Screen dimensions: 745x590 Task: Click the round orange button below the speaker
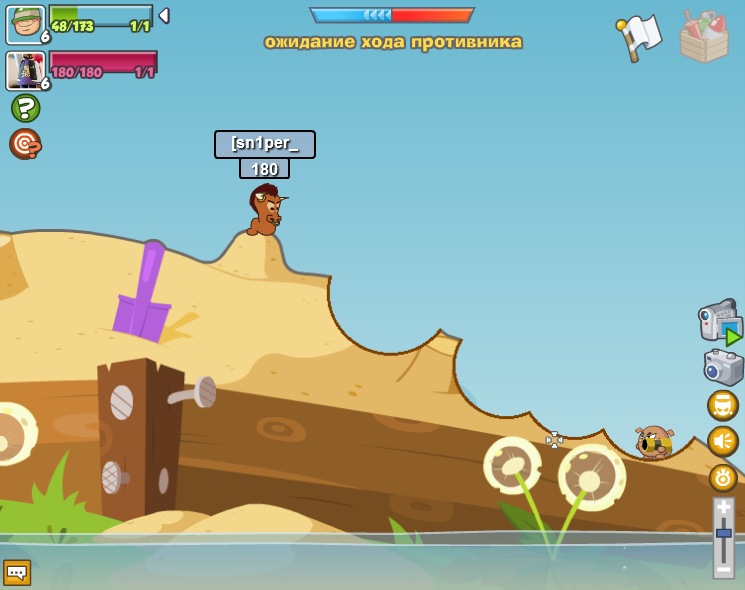point(723,477)
